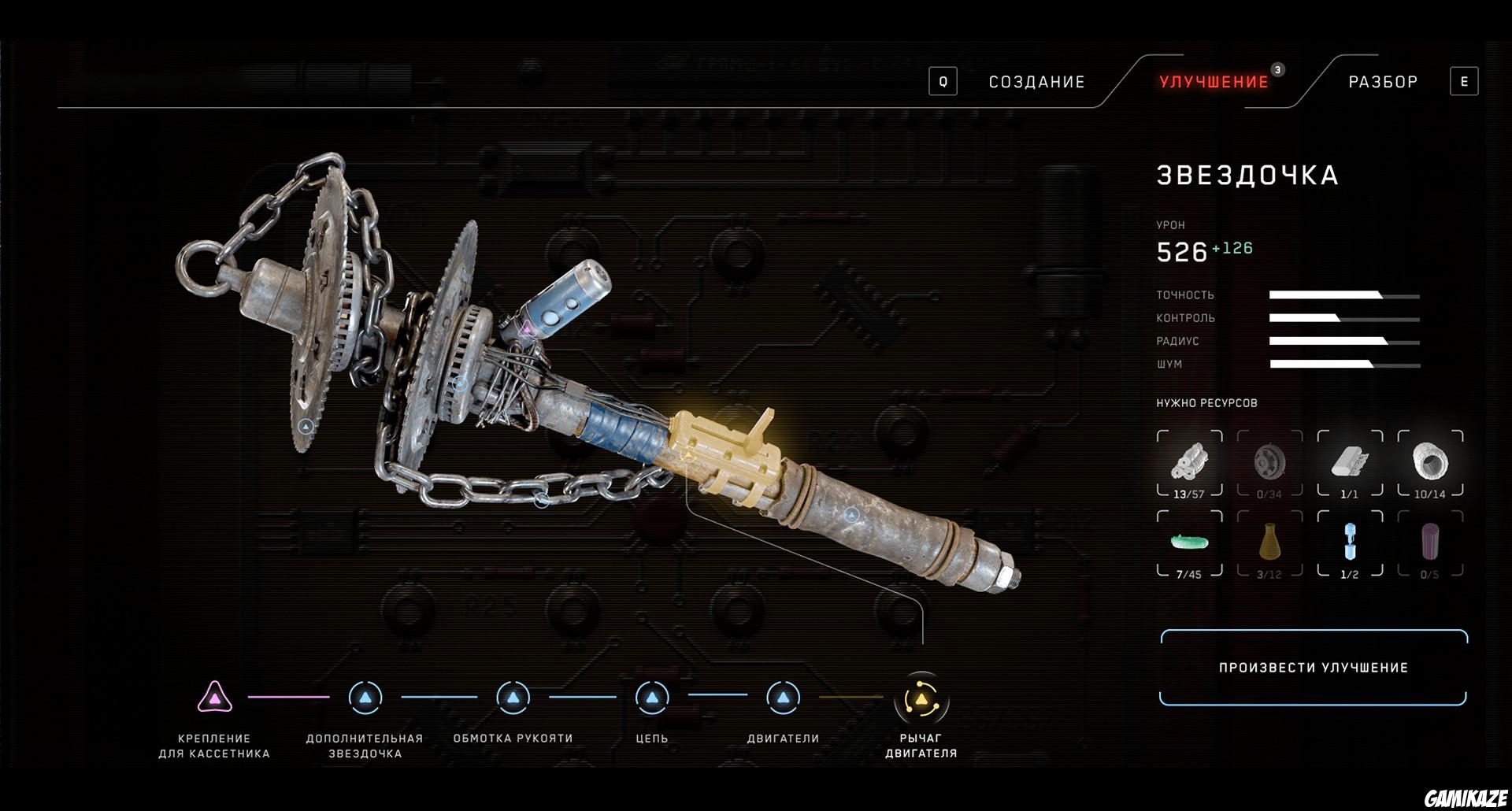
Task: Select the Обмотка рукояти upgrade node
Action: 513,698
